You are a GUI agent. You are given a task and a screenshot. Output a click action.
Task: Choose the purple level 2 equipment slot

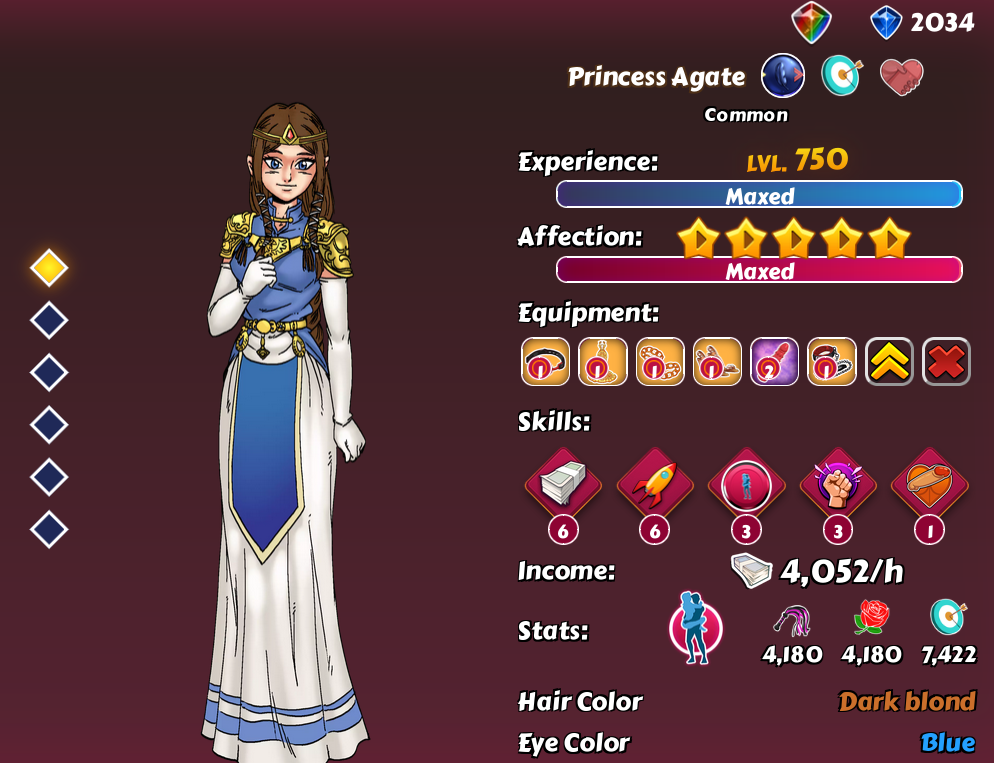[x=774, y=361]
